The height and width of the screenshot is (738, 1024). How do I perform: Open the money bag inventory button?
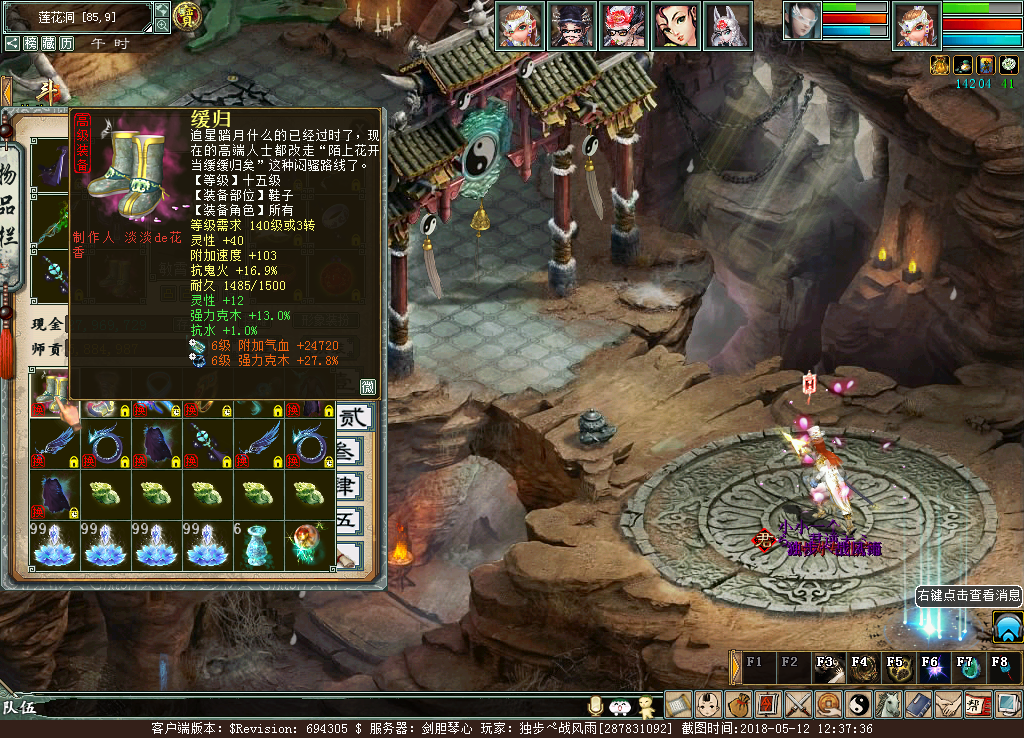(x=739, y=704)
